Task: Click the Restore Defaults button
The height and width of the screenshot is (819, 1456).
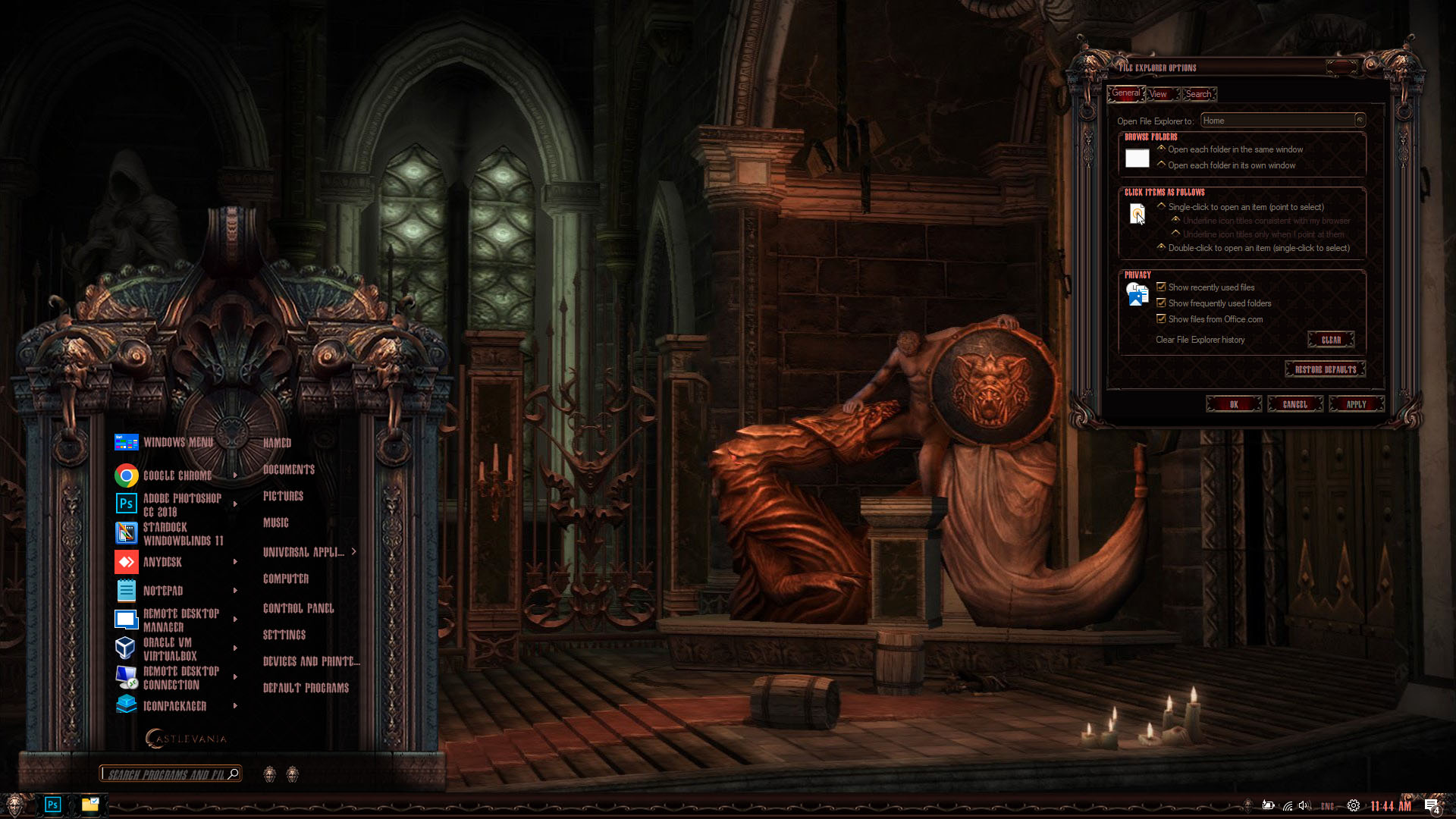Action: pyautogui.click(x=1325, y=369)
